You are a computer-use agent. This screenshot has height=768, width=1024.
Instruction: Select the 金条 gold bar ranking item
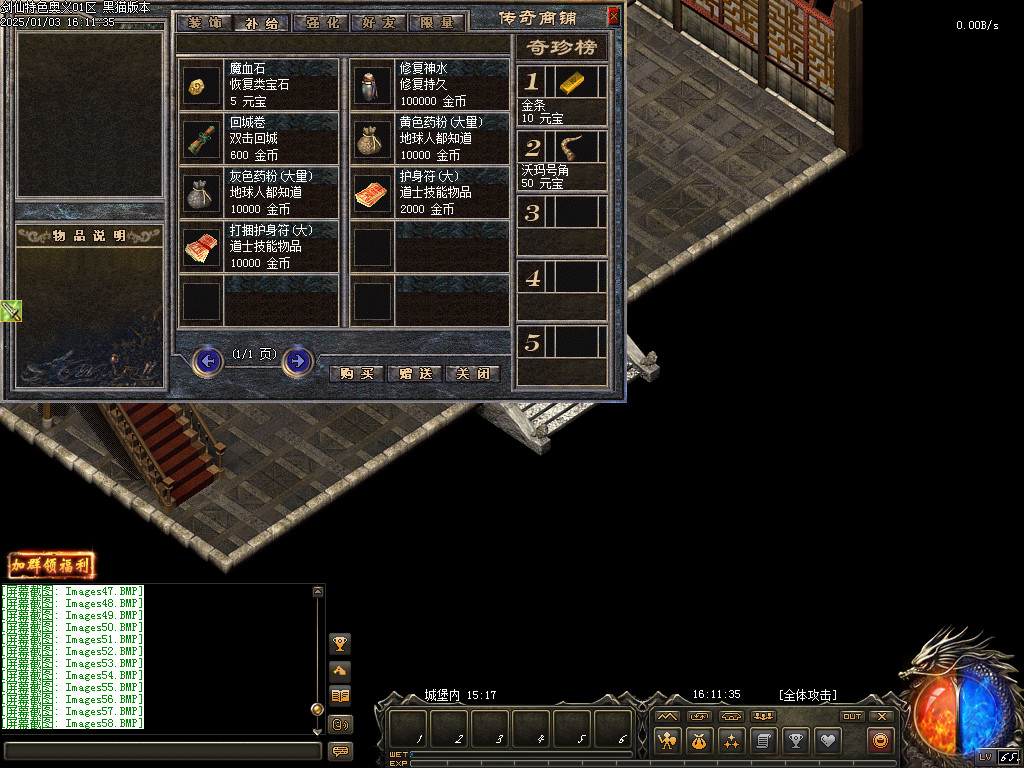[570, 82]
